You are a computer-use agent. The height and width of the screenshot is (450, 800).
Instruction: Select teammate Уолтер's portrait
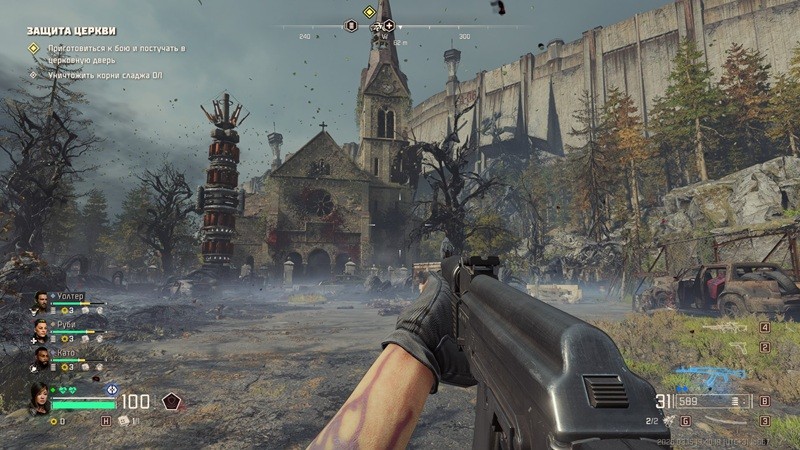41,300
